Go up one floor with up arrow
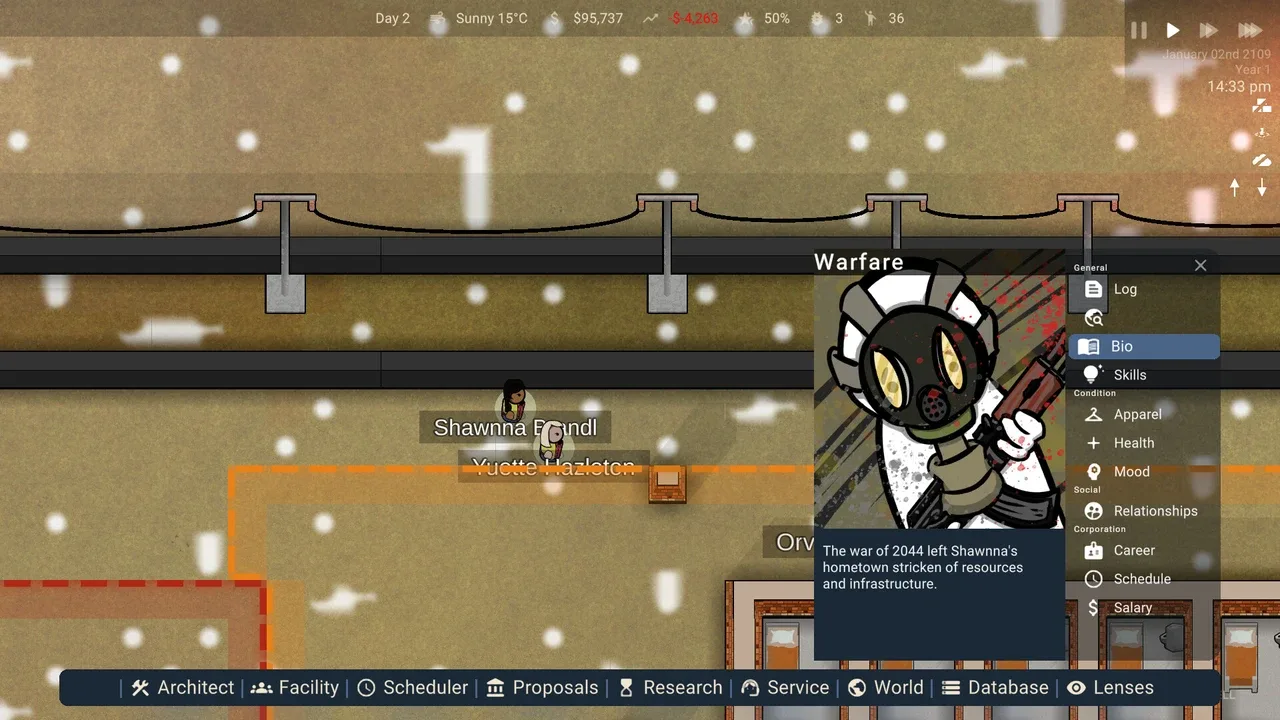This screenshot has height=720, width=1280. (x=1235, y=188)
